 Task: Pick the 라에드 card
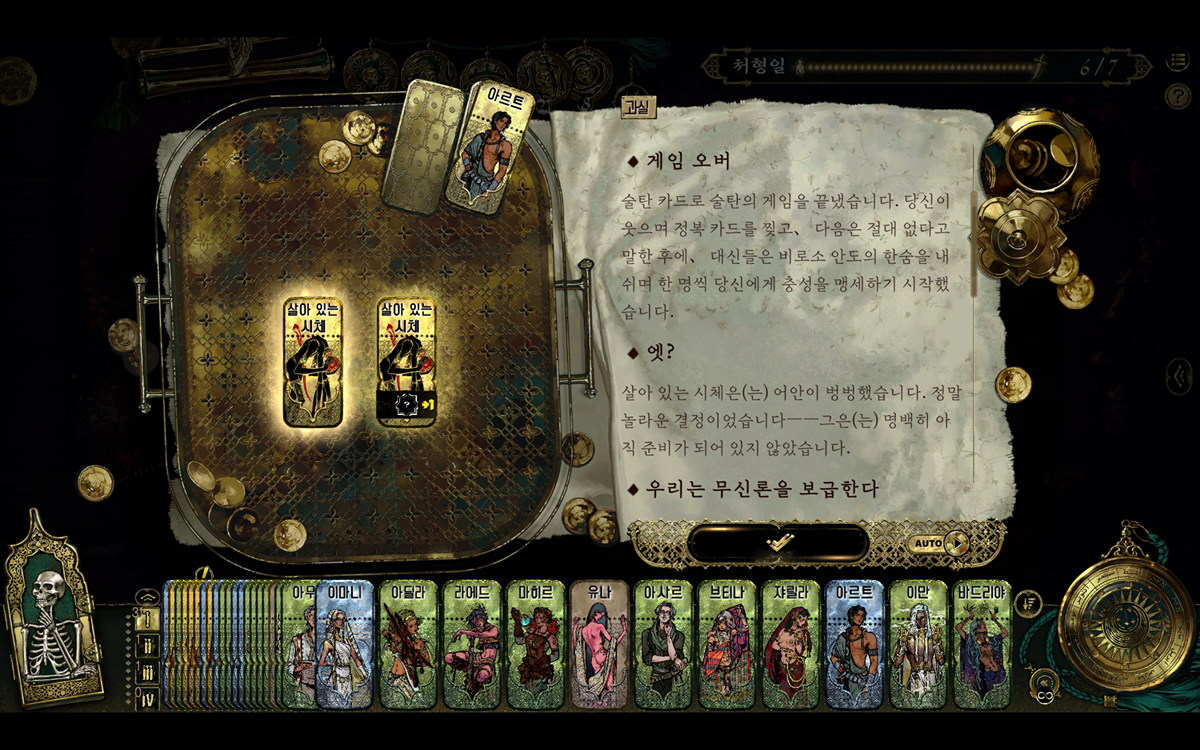click(472, 645)
